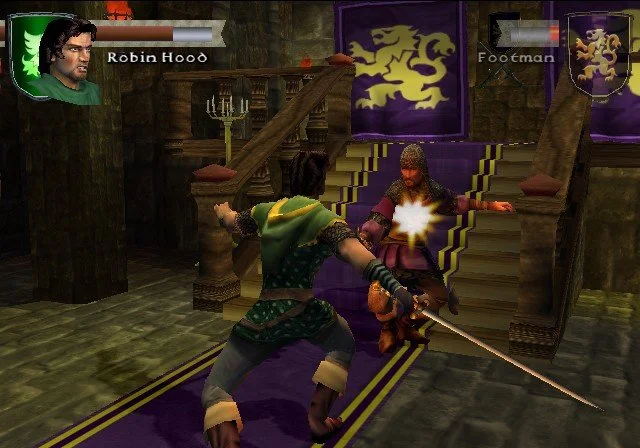Click Robin Hood's portrait shield
The image size is (640, 448).
pos(53,58)
